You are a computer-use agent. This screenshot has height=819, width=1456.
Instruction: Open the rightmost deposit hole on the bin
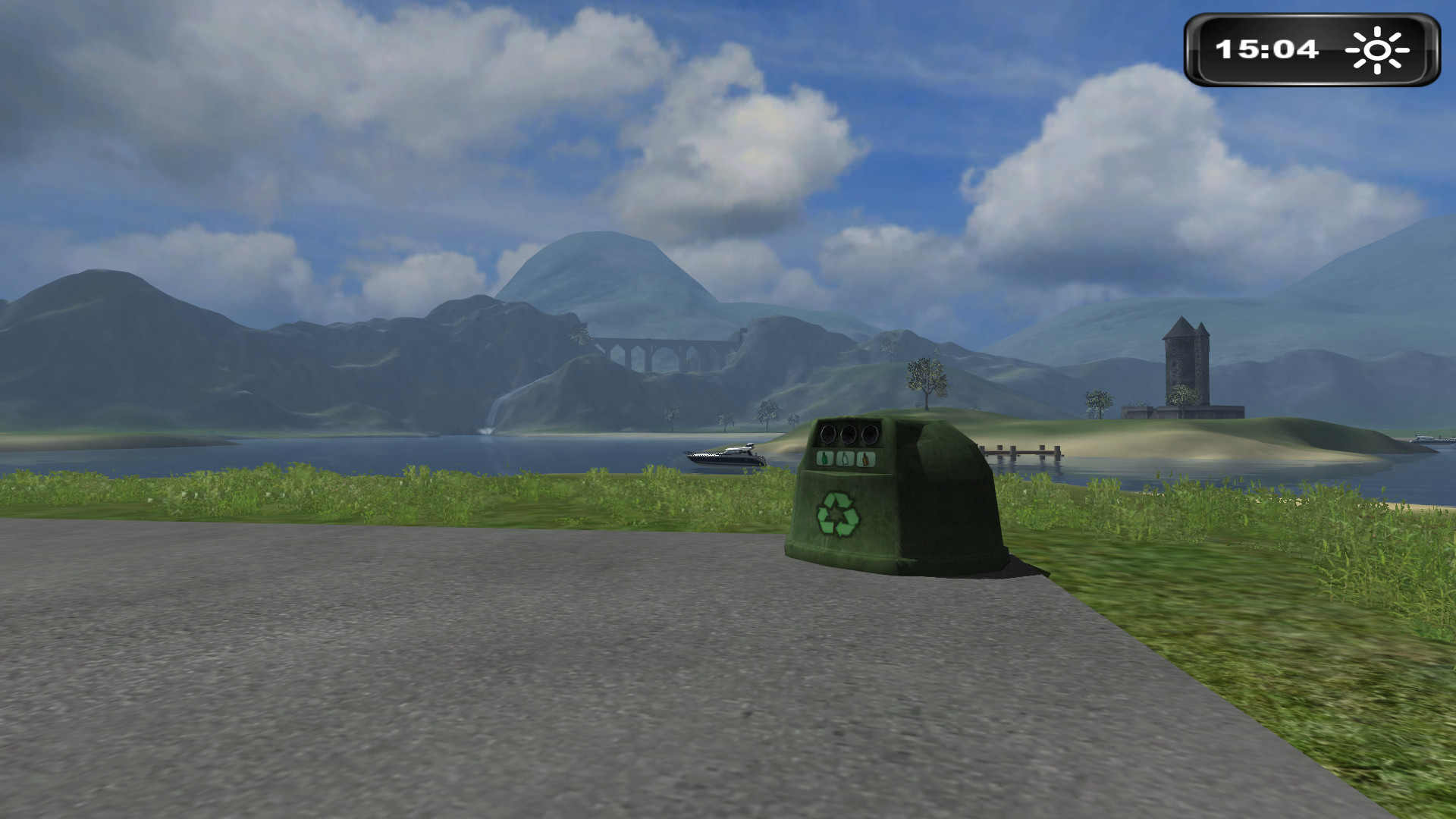coord(869,434)
